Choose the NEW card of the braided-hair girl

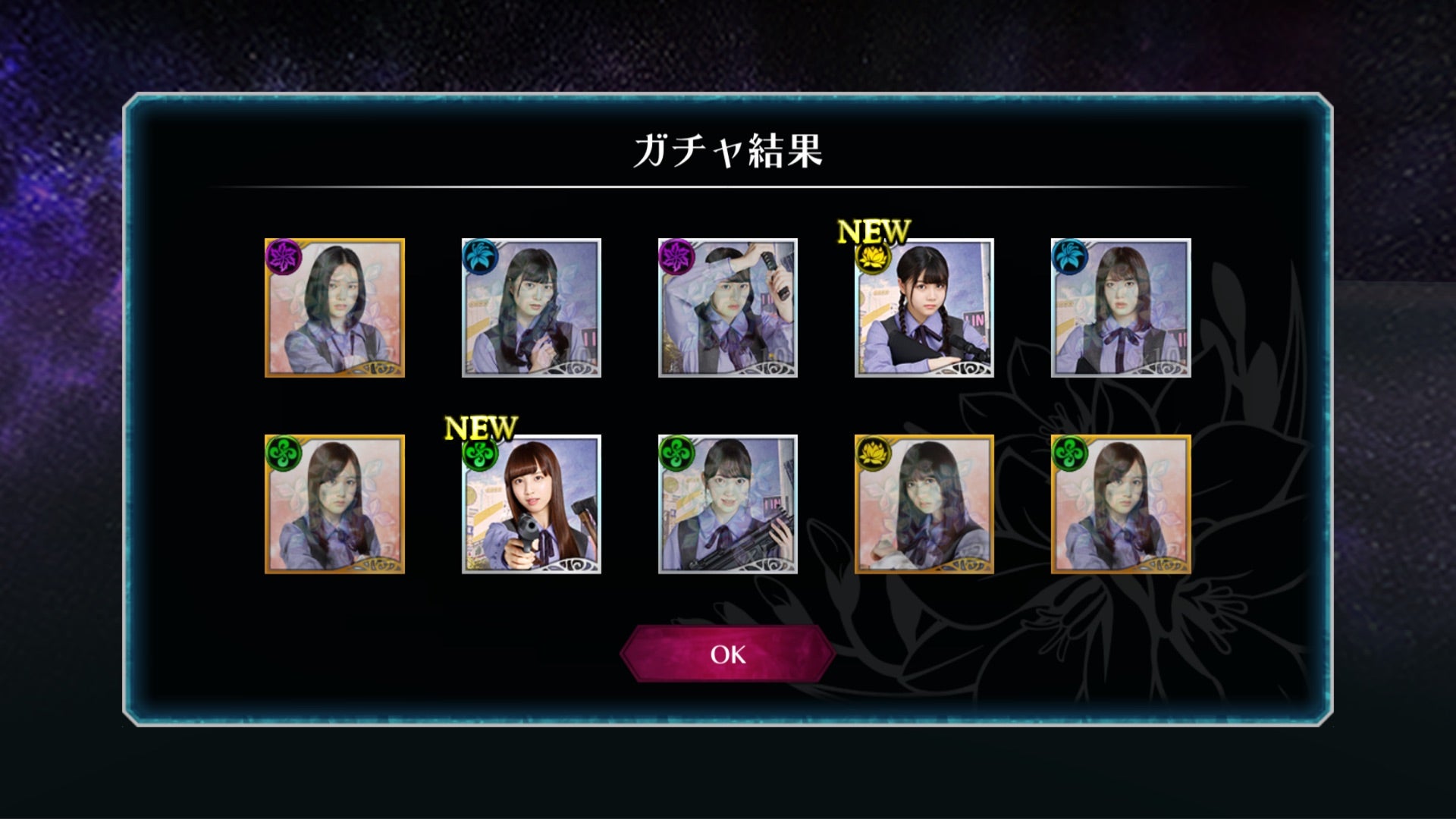924,308
